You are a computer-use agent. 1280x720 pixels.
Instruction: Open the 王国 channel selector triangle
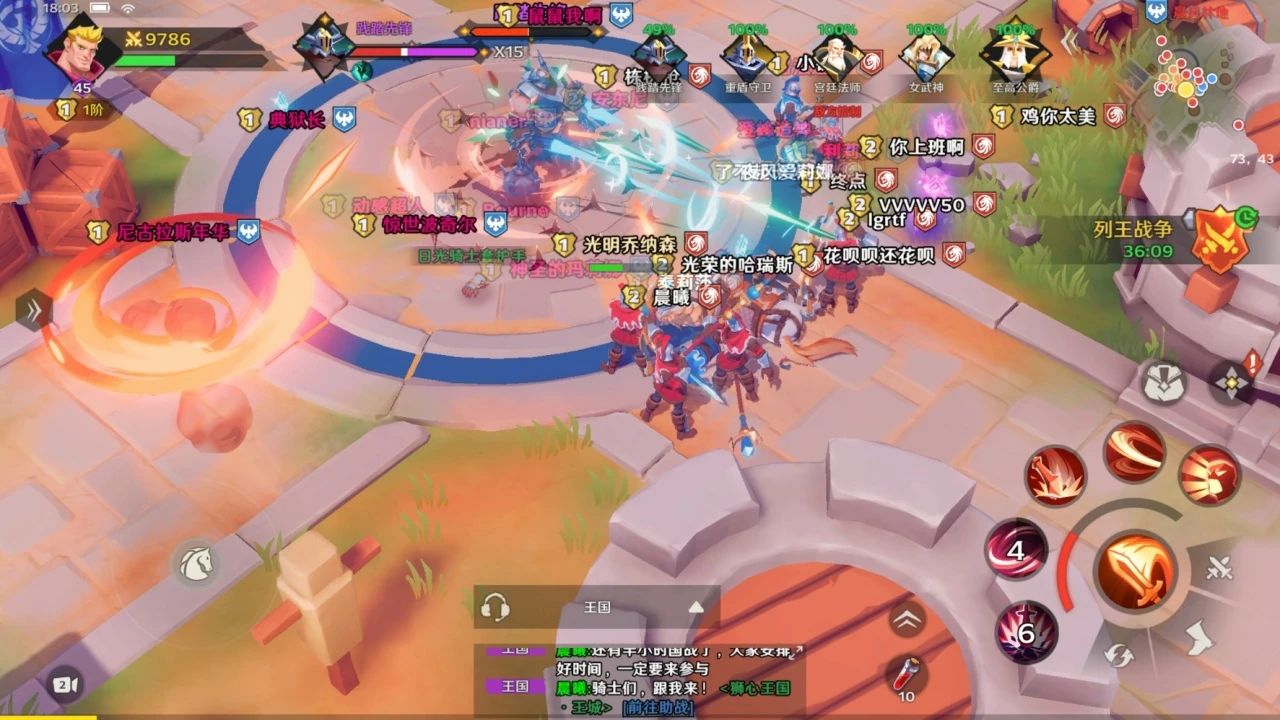[696, 606]
